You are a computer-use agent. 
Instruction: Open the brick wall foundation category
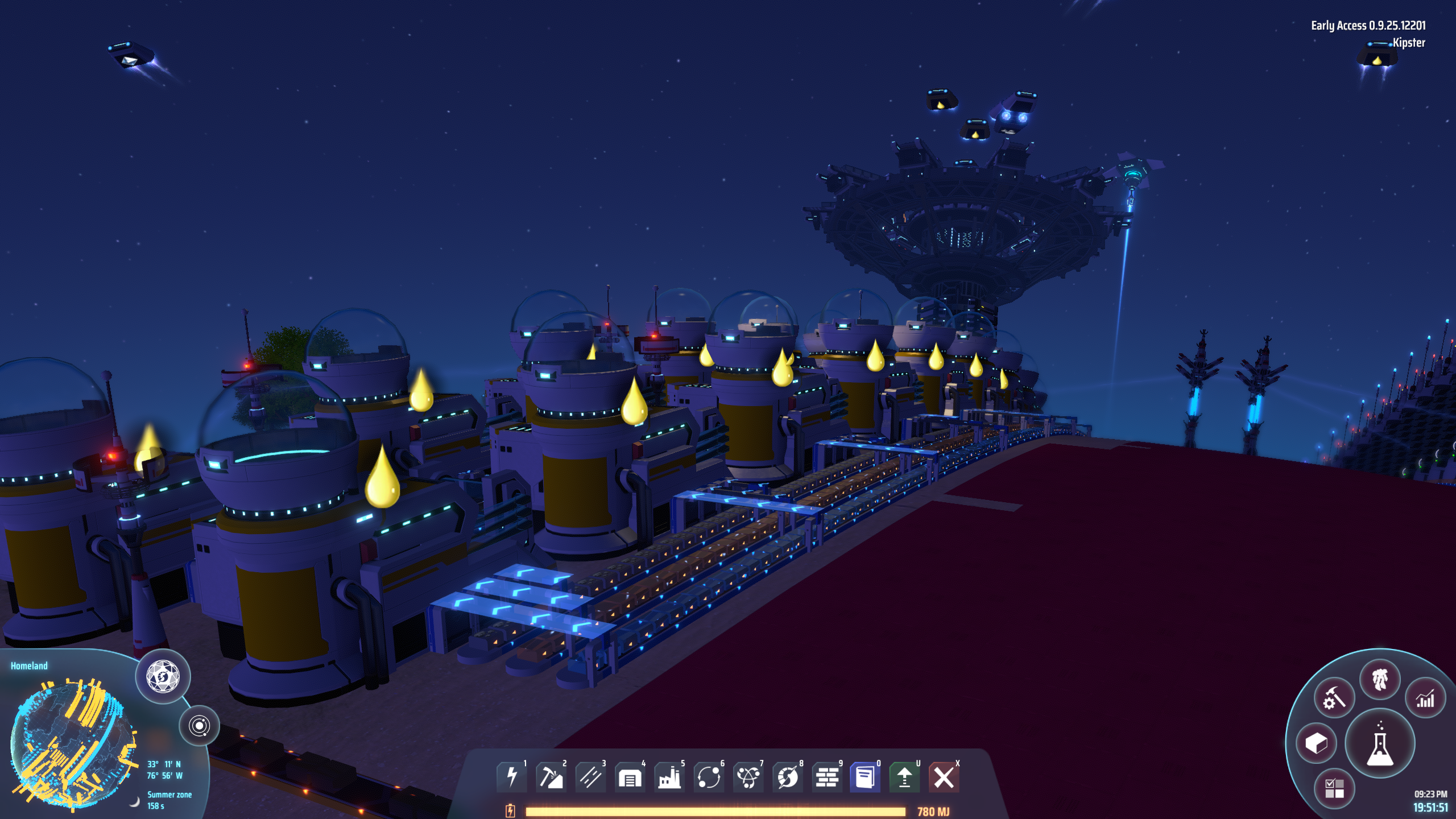click(827, 776)
